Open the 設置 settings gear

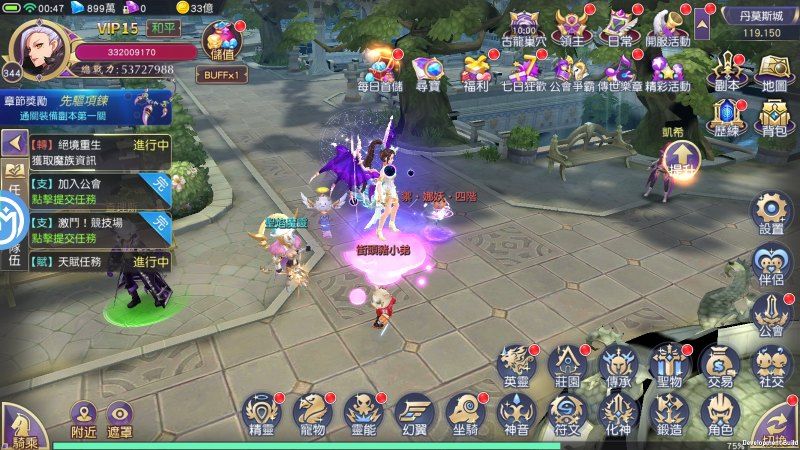(x=771, y=214)
